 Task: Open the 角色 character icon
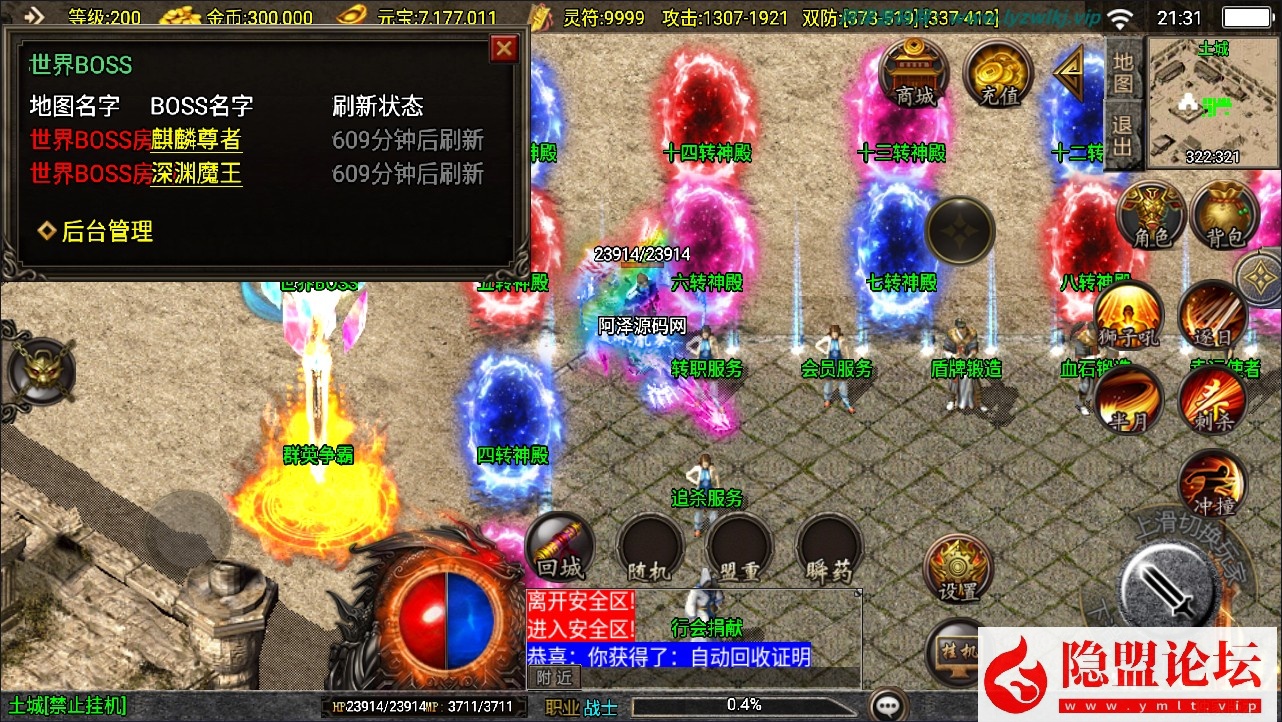point(1152,215)
